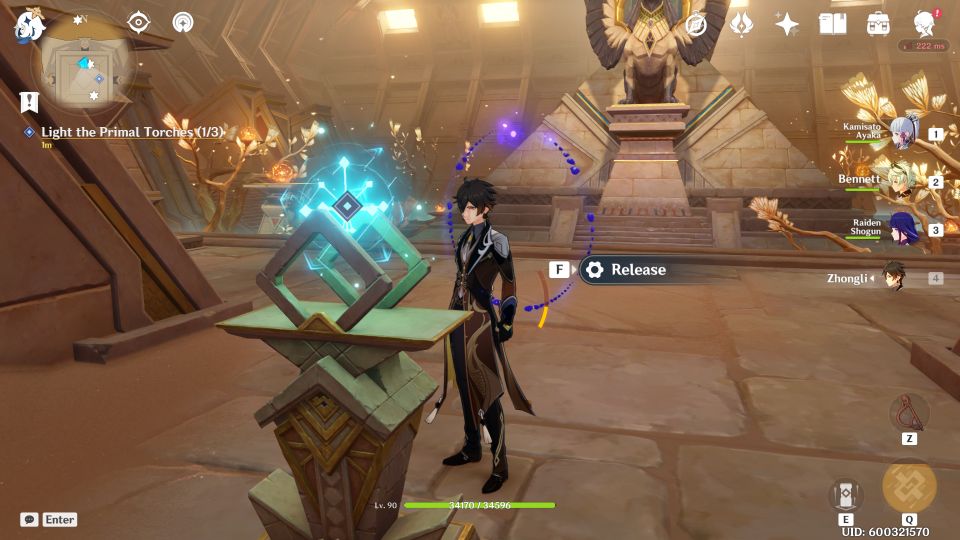The height and width of the screenshot is (540, 960).
Task: Open the quest menu exclamation icon
Action: [29, 101]
